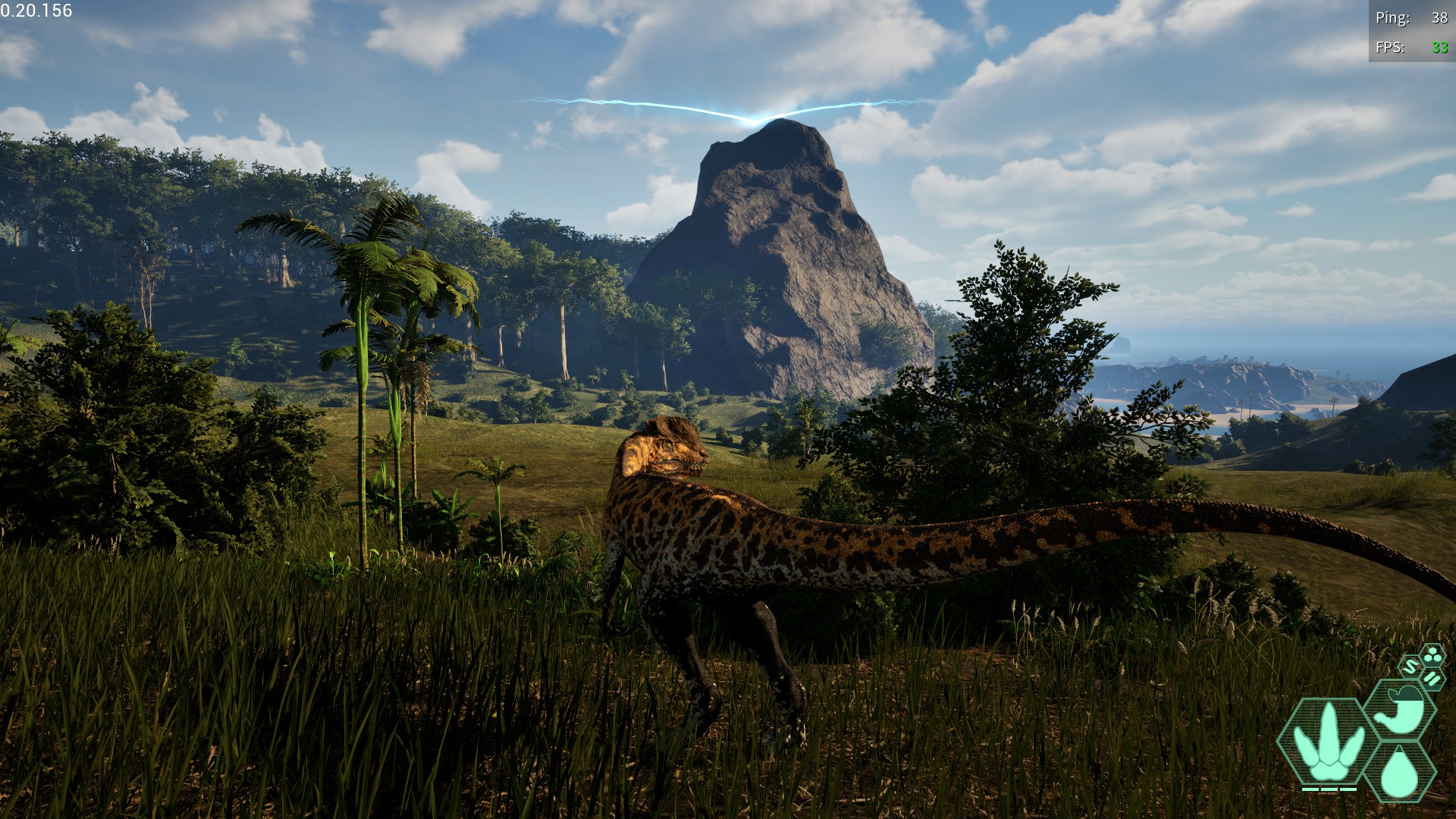The image size is (1456, 819).
Task: Click the dinosaur footprint hexagon icon
Action: [1327, 742]
